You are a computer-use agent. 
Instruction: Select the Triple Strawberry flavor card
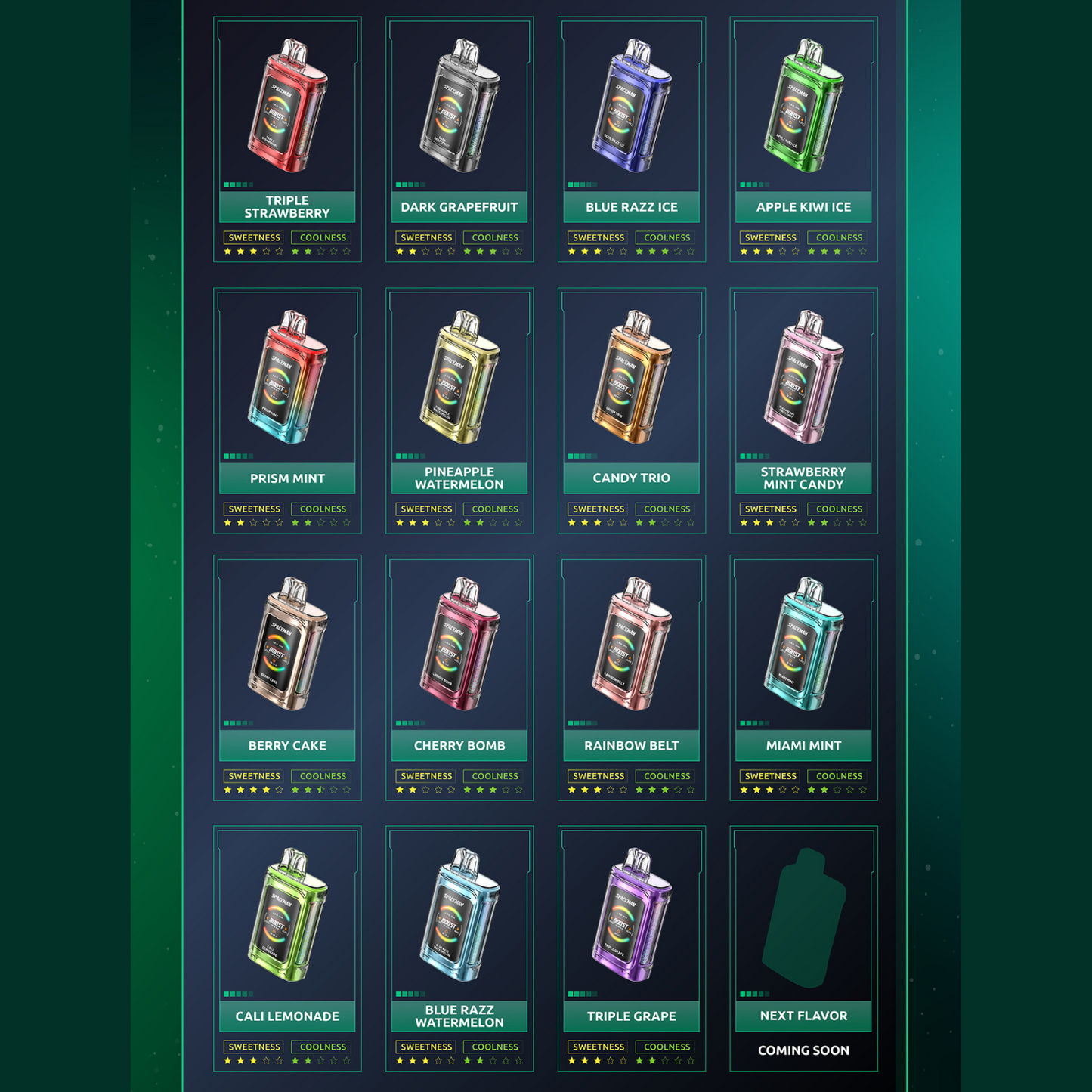[287, 140]
